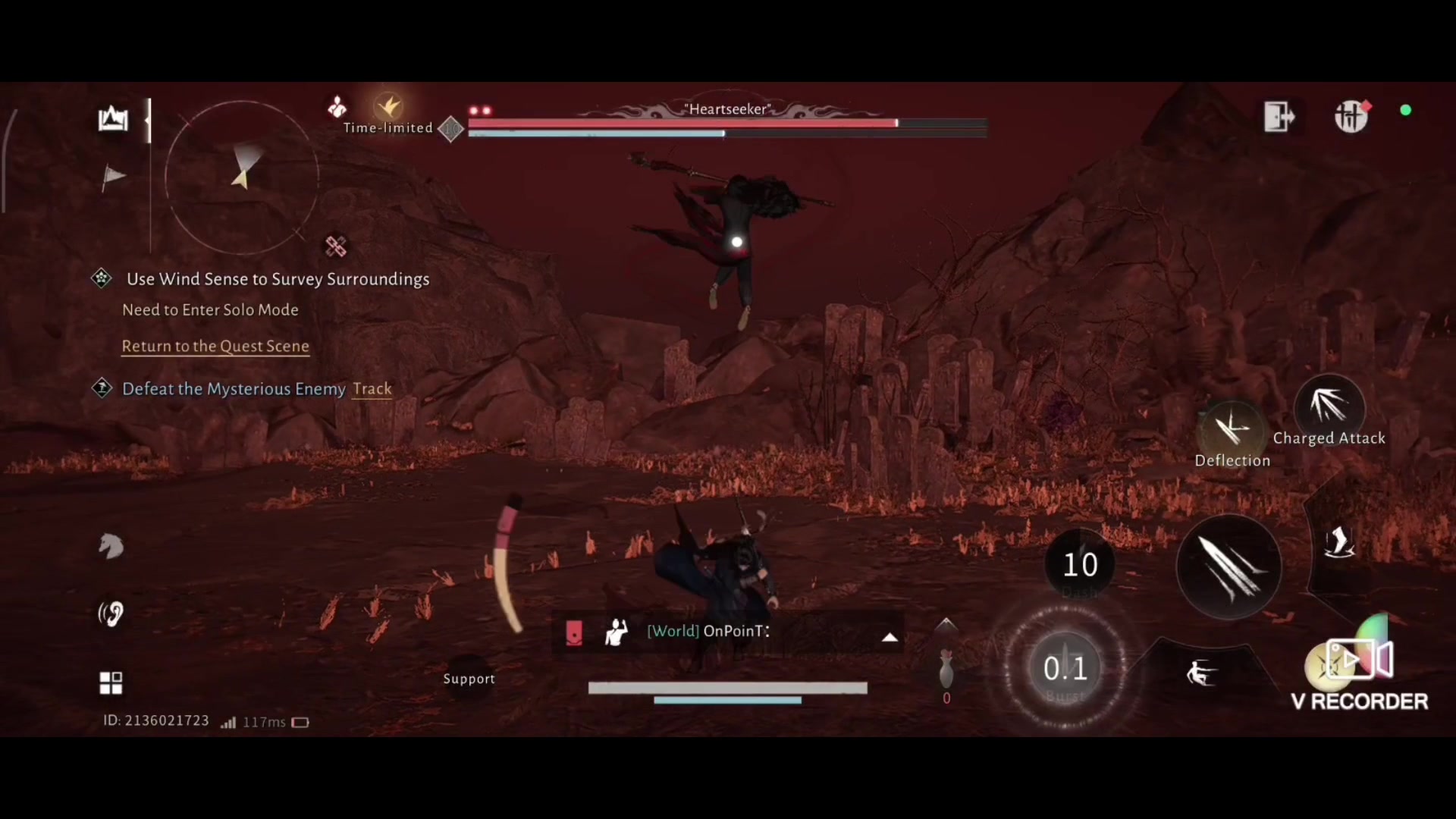This screenshot has height=819, width=1456.
Task: Open the crown icon menu
Action: [113, 119]
